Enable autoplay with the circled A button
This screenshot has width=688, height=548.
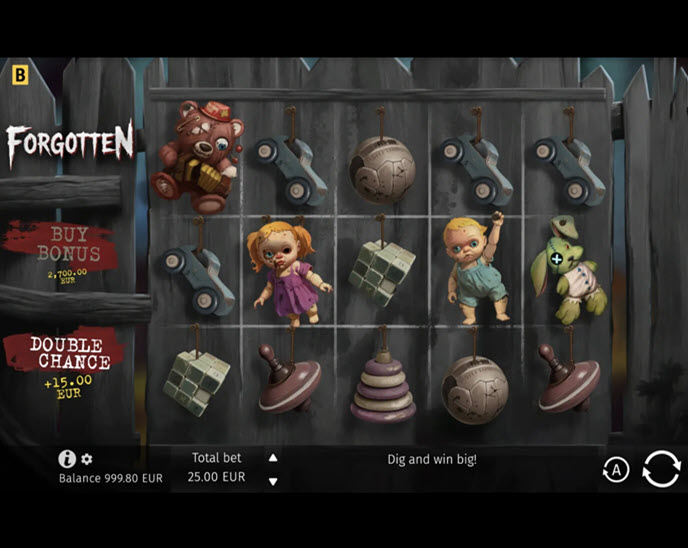coord(615,469)
